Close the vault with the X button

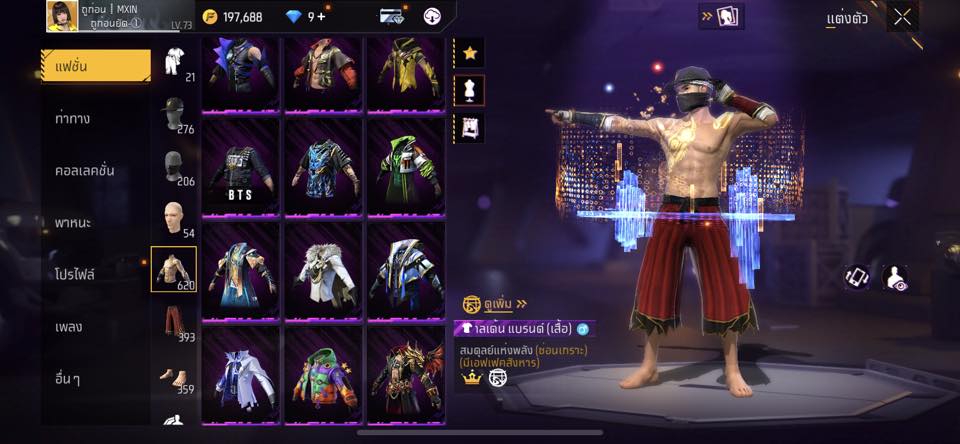coord(903,17)
